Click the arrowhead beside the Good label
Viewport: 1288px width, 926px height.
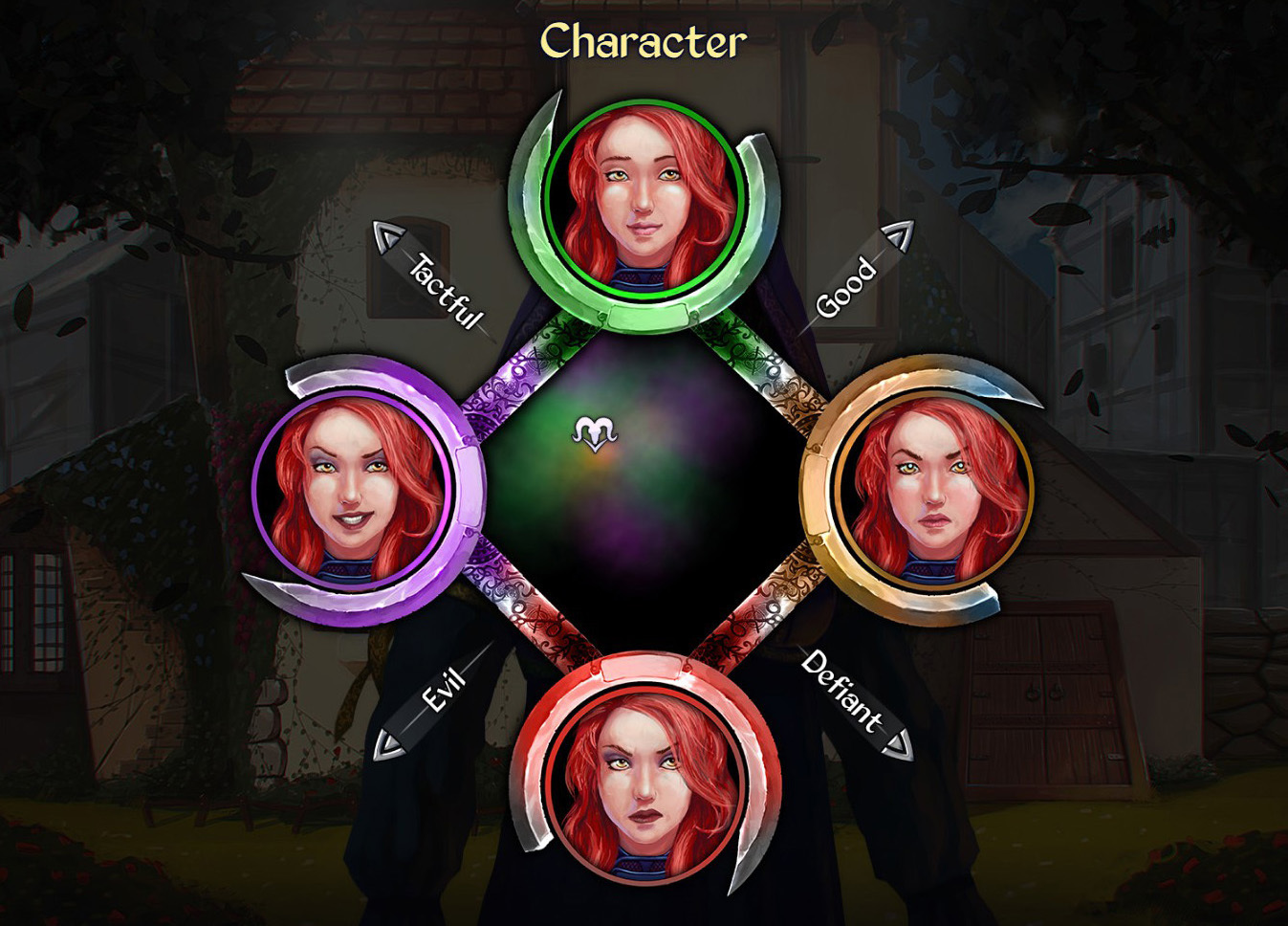click(x=895, y=237)
